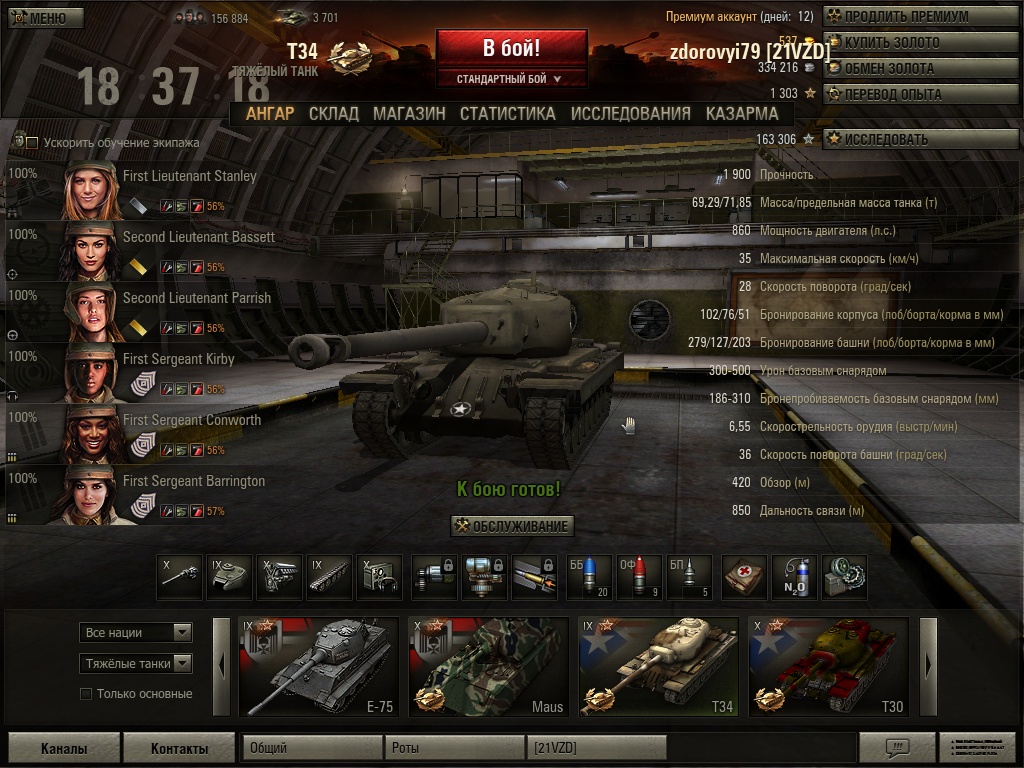Image resolution: width=1024 pixels, height=768 pixels.
Task: Toggle Только основные checkbox
Action: (x=86, y=694)
